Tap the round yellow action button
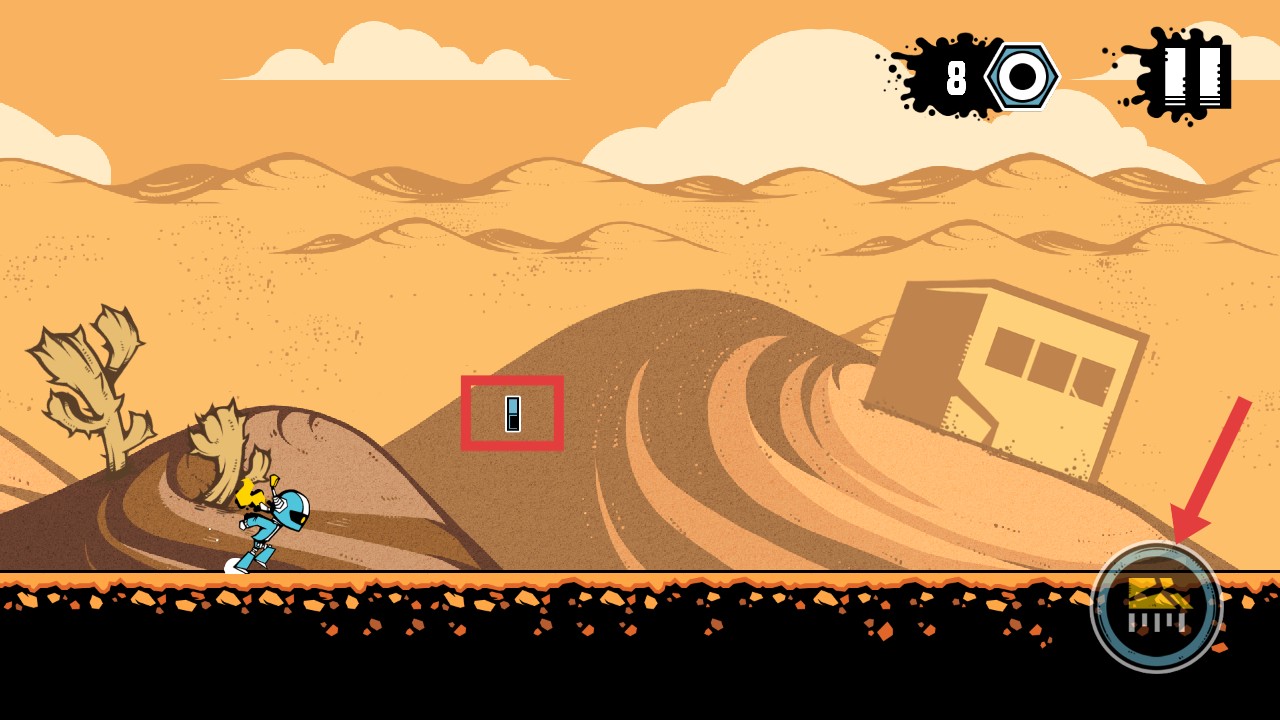The height and width of the screenshot is (720, 1280). coord(1156,607)
